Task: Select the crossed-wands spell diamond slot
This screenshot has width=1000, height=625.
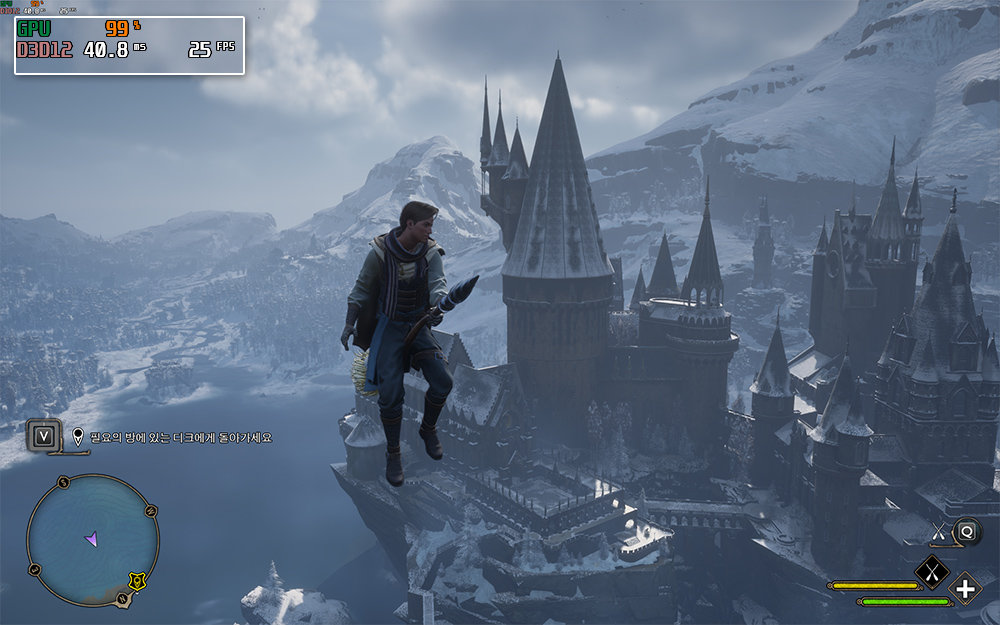Action: (932, 572)
